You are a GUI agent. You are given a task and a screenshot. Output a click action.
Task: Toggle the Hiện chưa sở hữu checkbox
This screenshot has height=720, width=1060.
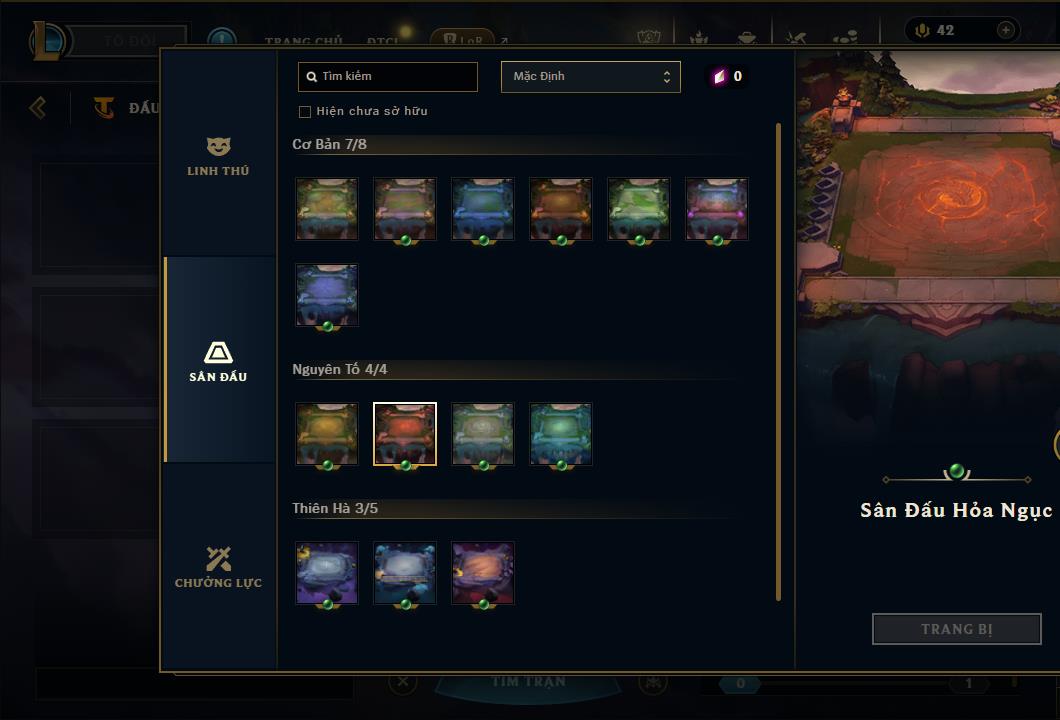305,111
